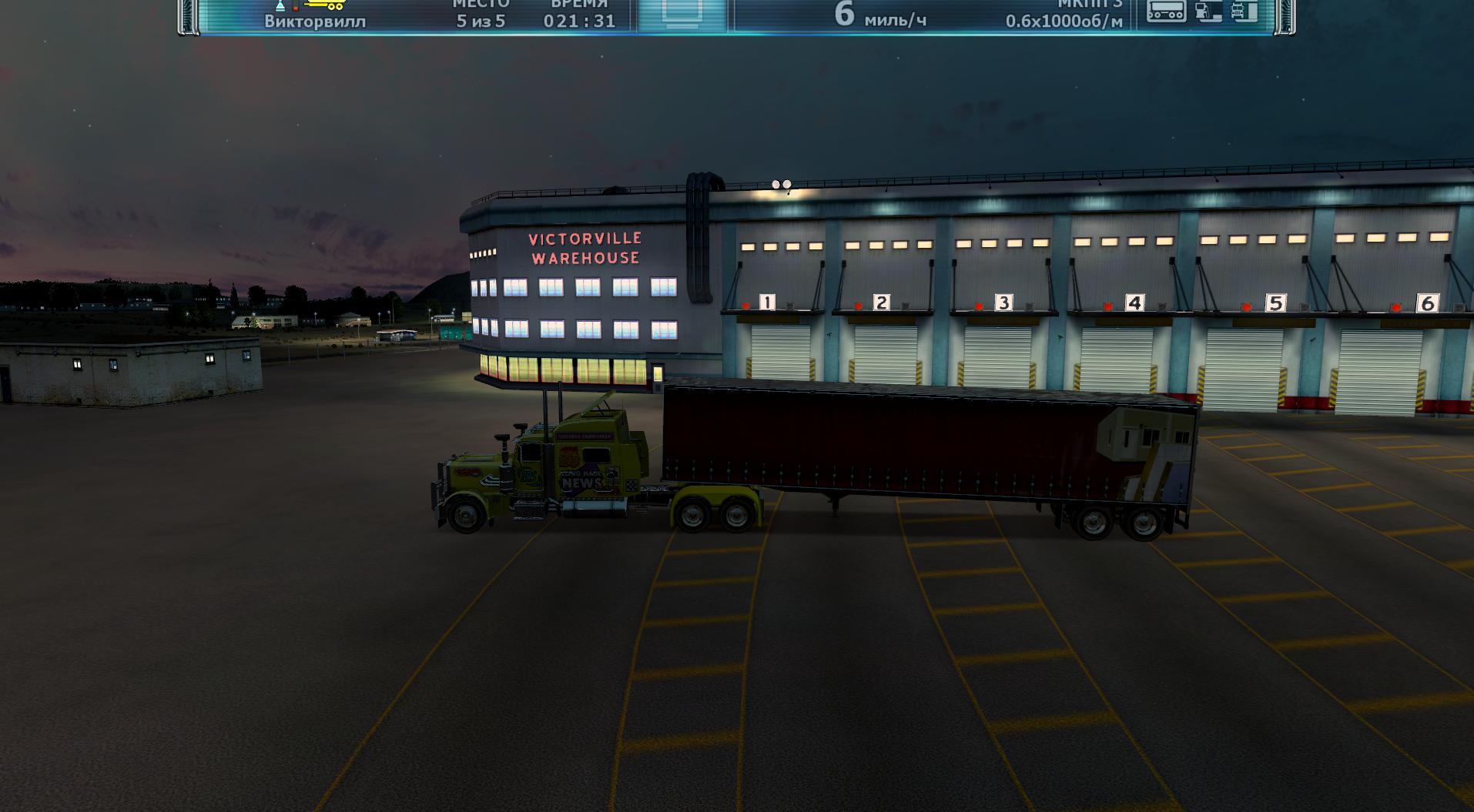Click the trailer cargo status icon

pos(1166,11)
